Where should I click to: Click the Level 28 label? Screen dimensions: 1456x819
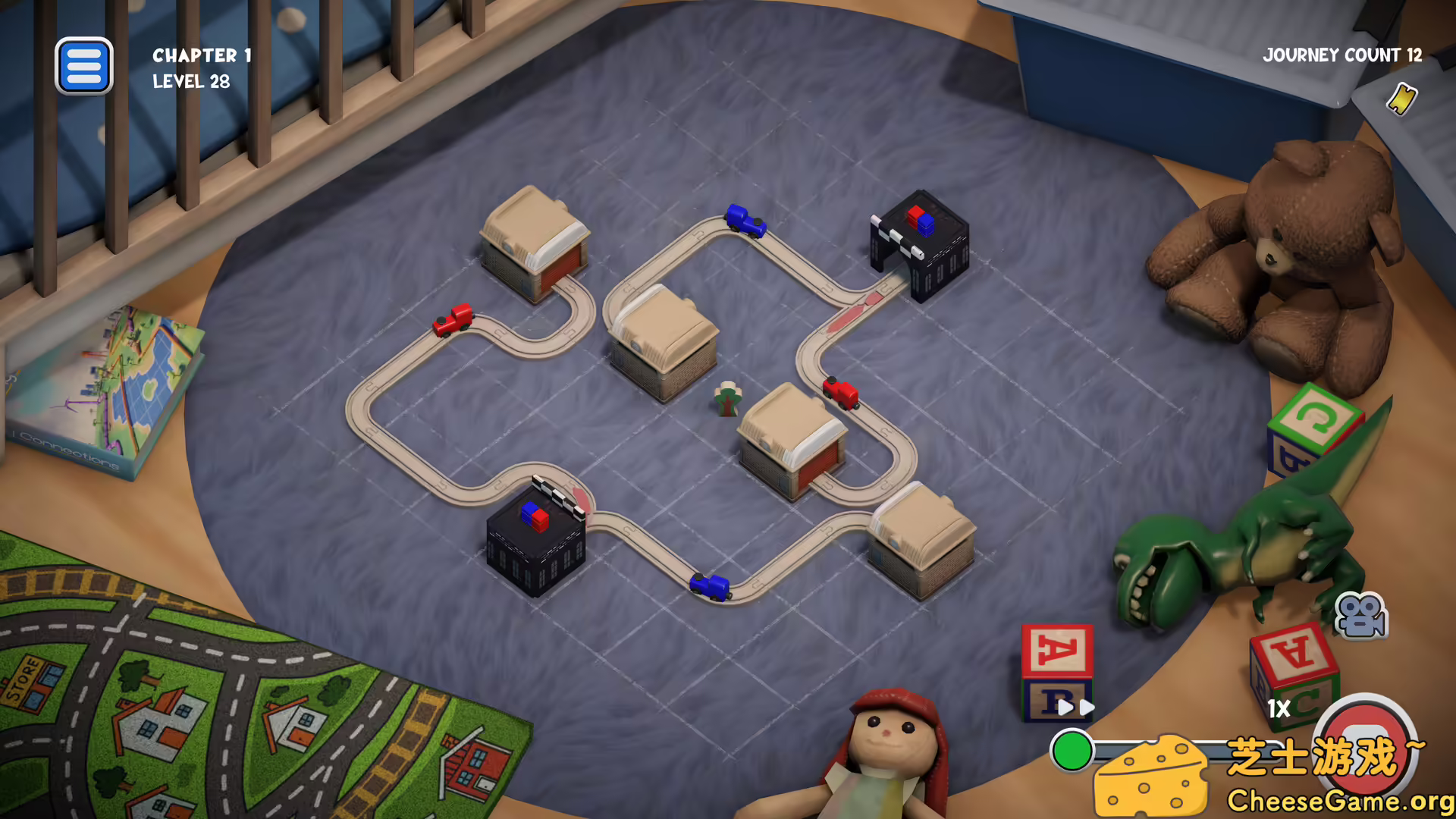click(x=191, y=82)
